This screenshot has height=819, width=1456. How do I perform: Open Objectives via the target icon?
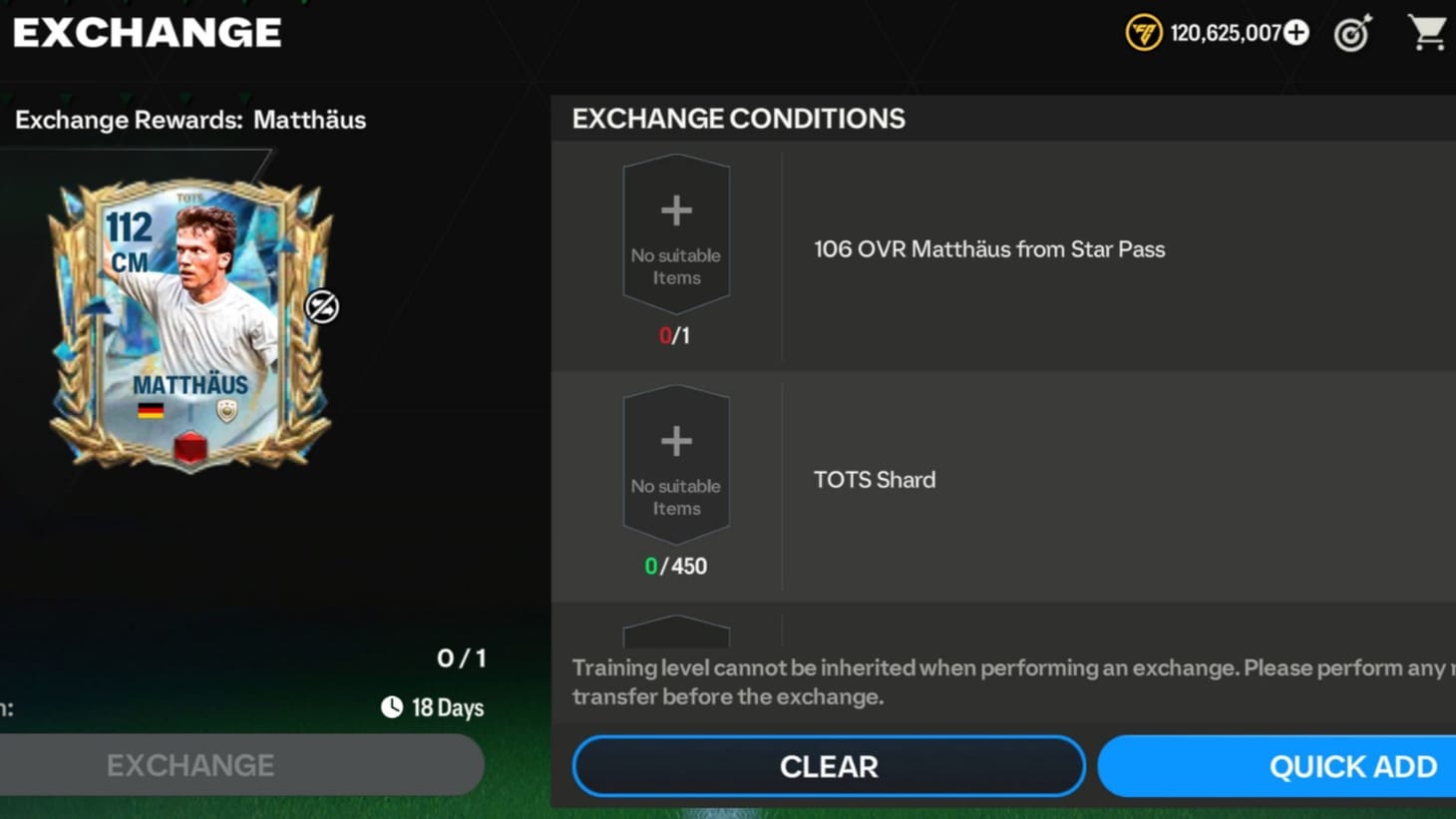tap(1352, 33)
